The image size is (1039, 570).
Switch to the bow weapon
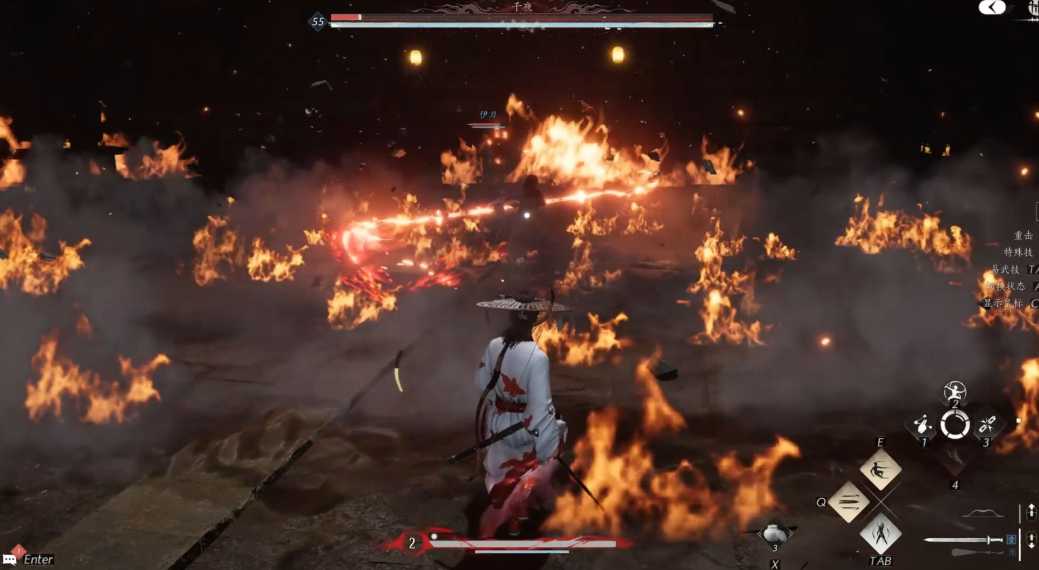point(981,514)
